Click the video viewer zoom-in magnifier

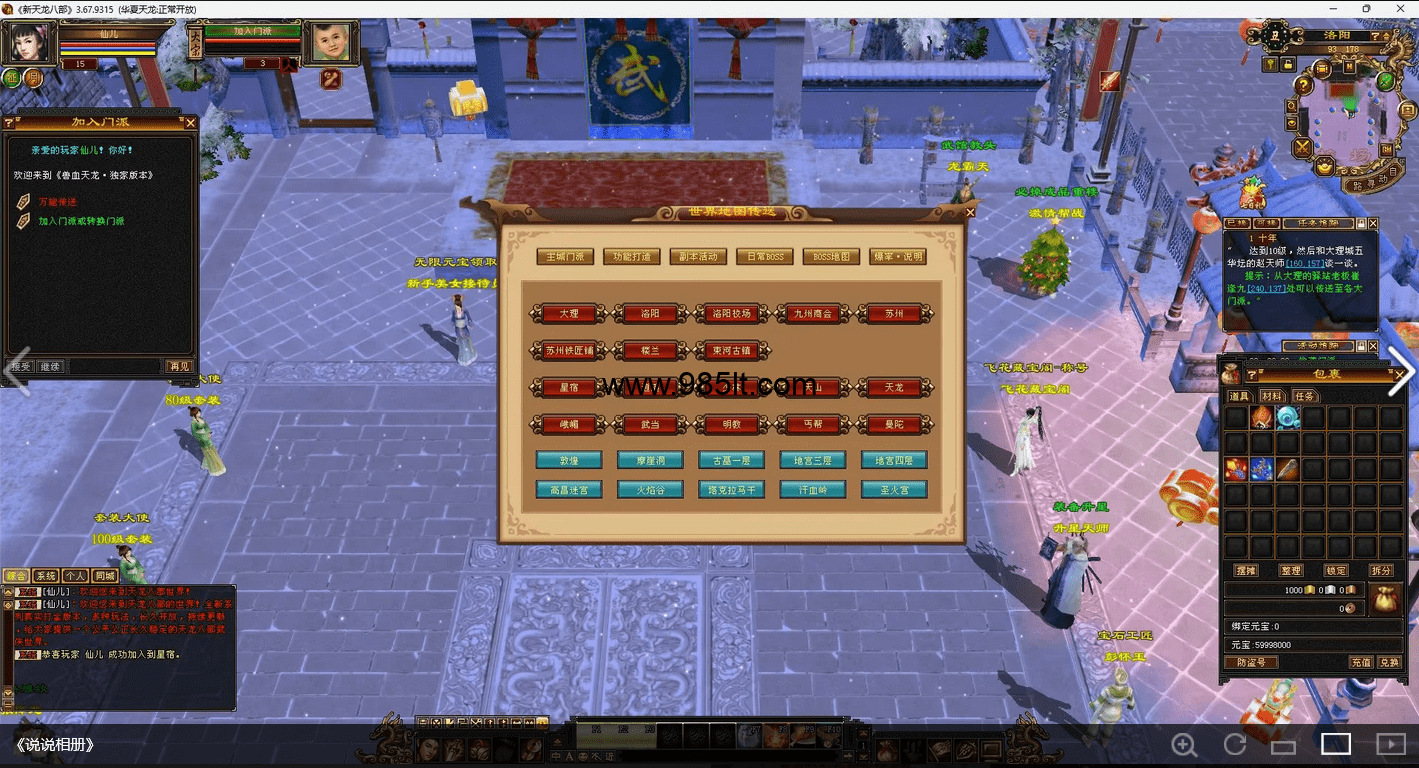(x=1185, y=744)
